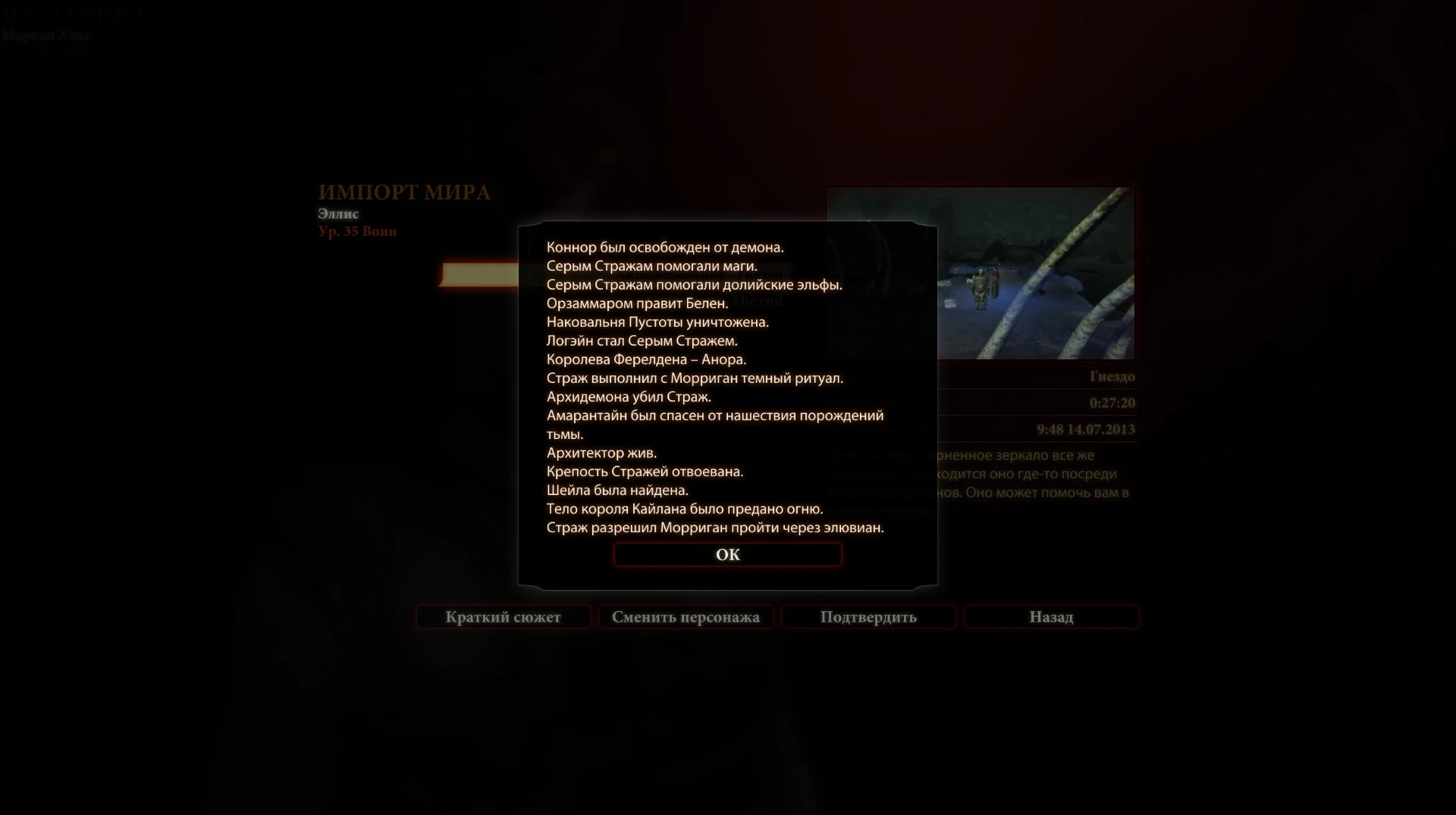Select the line Коннор был освобожден от демона
This screenshot has height=815, width=1456.
666,246
